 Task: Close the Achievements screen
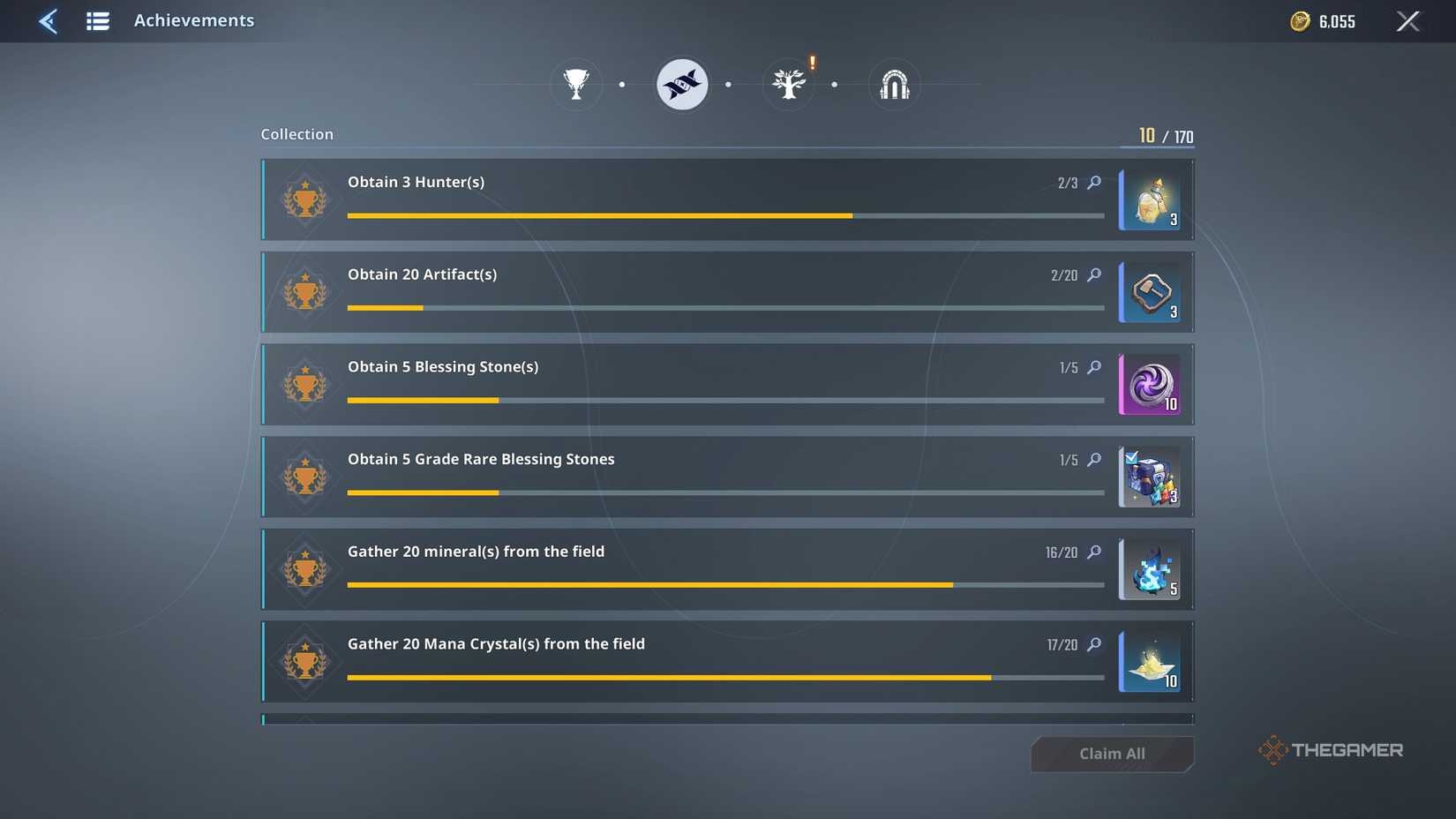click(x=1408, y=20)
